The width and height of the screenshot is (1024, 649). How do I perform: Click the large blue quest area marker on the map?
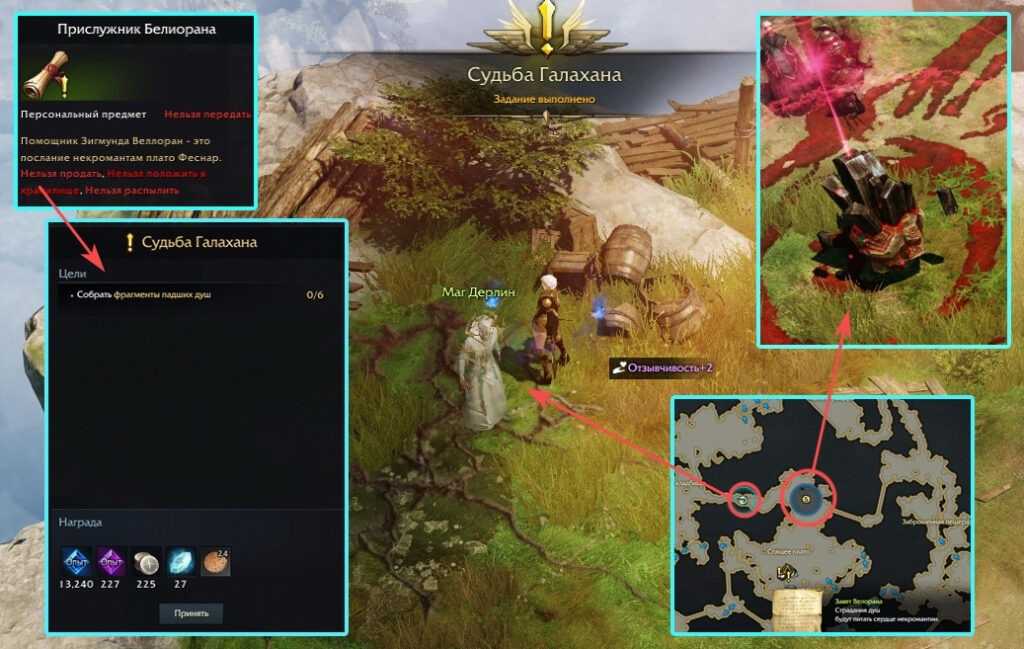click(x=805, y=497)
